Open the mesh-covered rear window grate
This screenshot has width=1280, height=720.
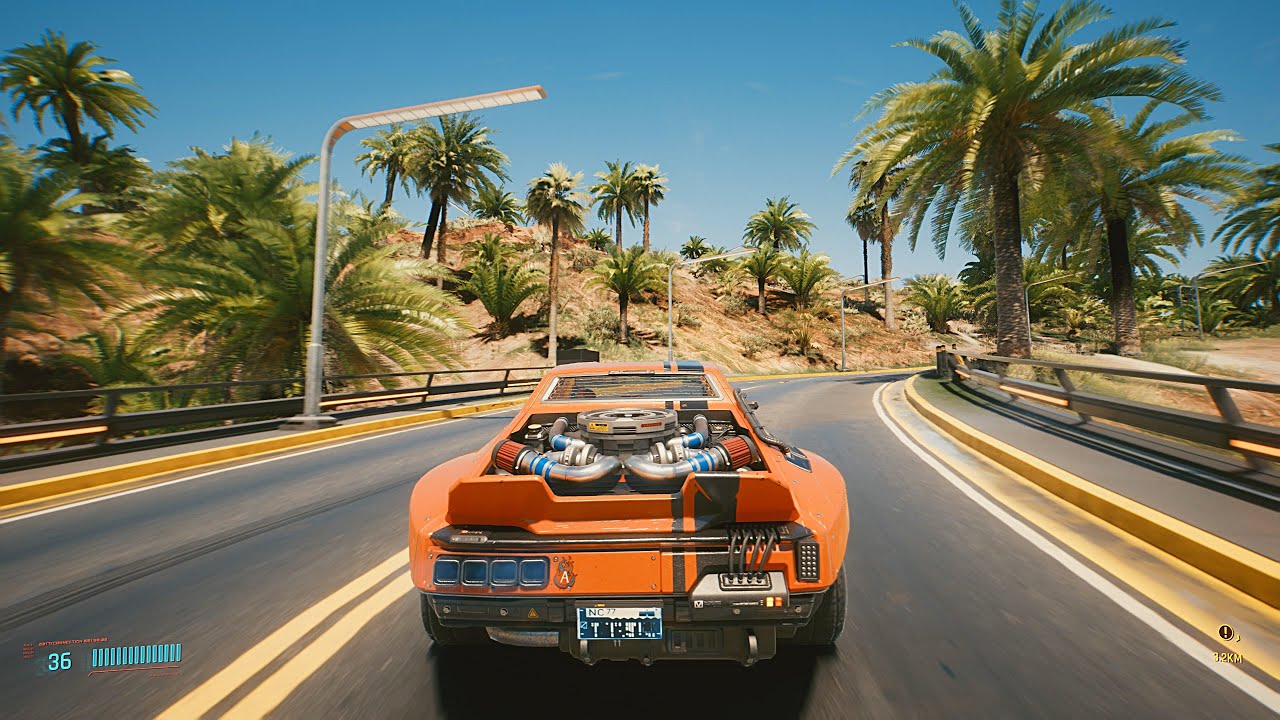(x=630, y=388)
